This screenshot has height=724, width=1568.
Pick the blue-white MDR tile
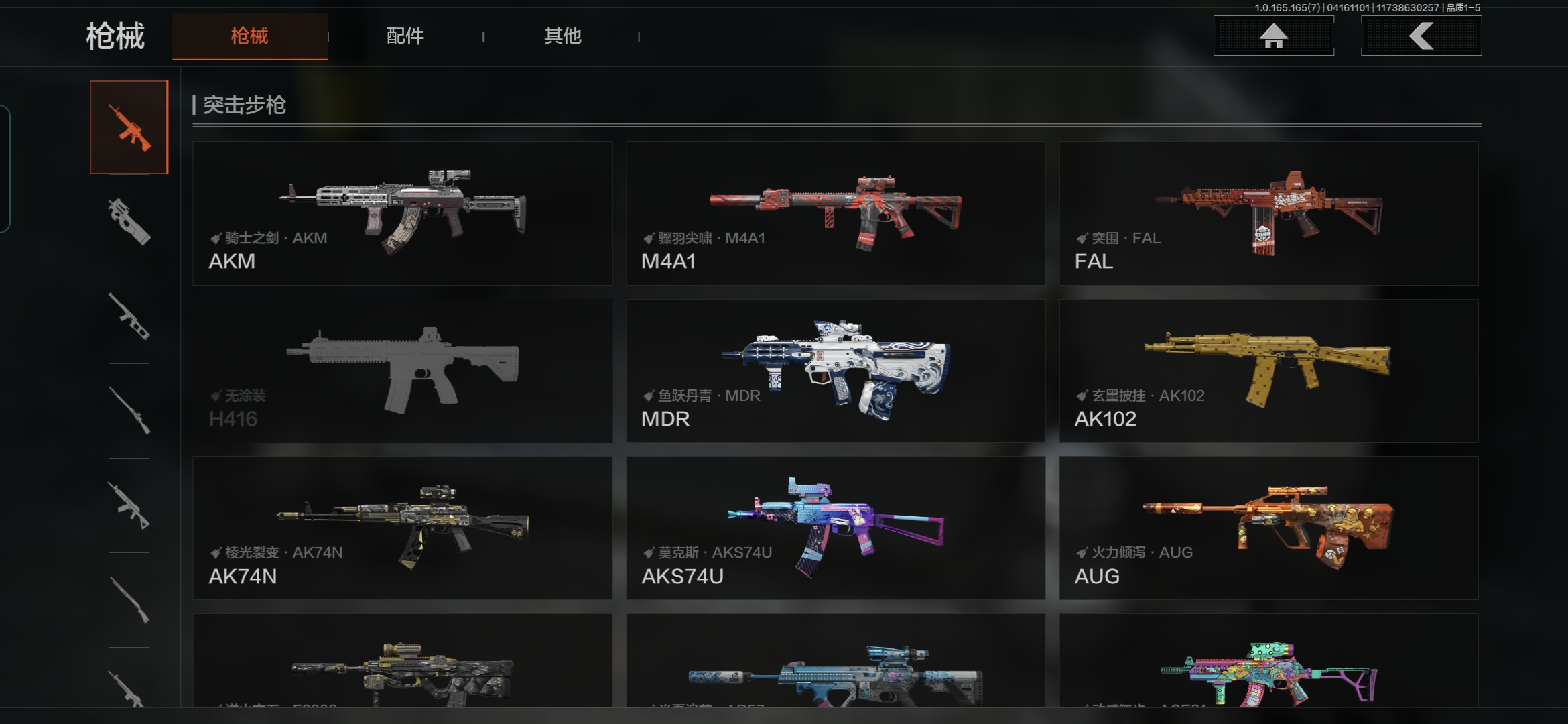point(836,371)
